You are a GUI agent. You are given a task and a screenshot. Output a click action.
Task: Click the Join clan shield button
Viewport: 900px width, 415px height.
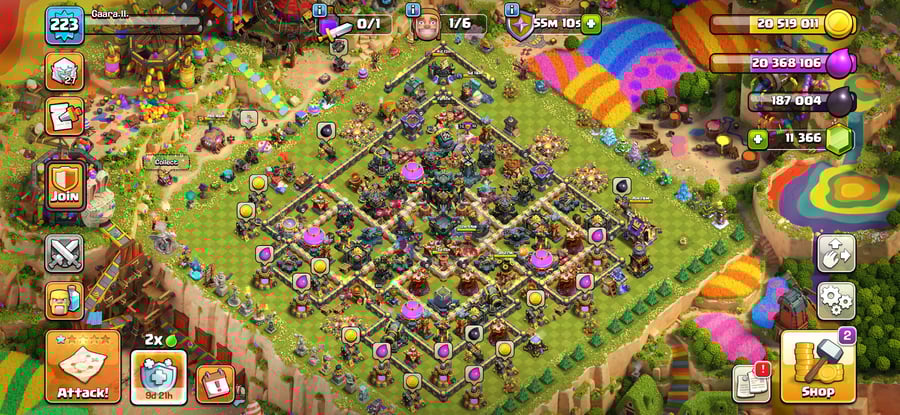(x=64, y=184)
